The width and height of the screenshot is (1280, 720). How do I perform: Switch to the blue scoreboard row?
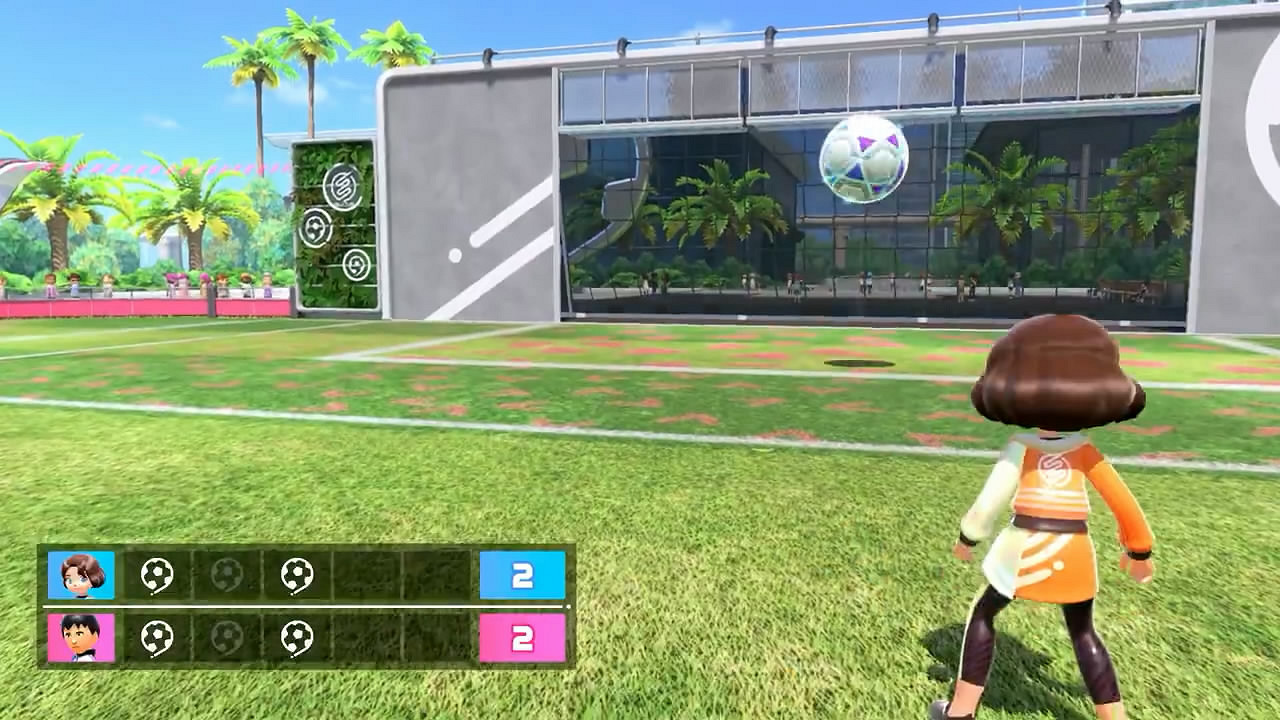(x=300, y=573)
